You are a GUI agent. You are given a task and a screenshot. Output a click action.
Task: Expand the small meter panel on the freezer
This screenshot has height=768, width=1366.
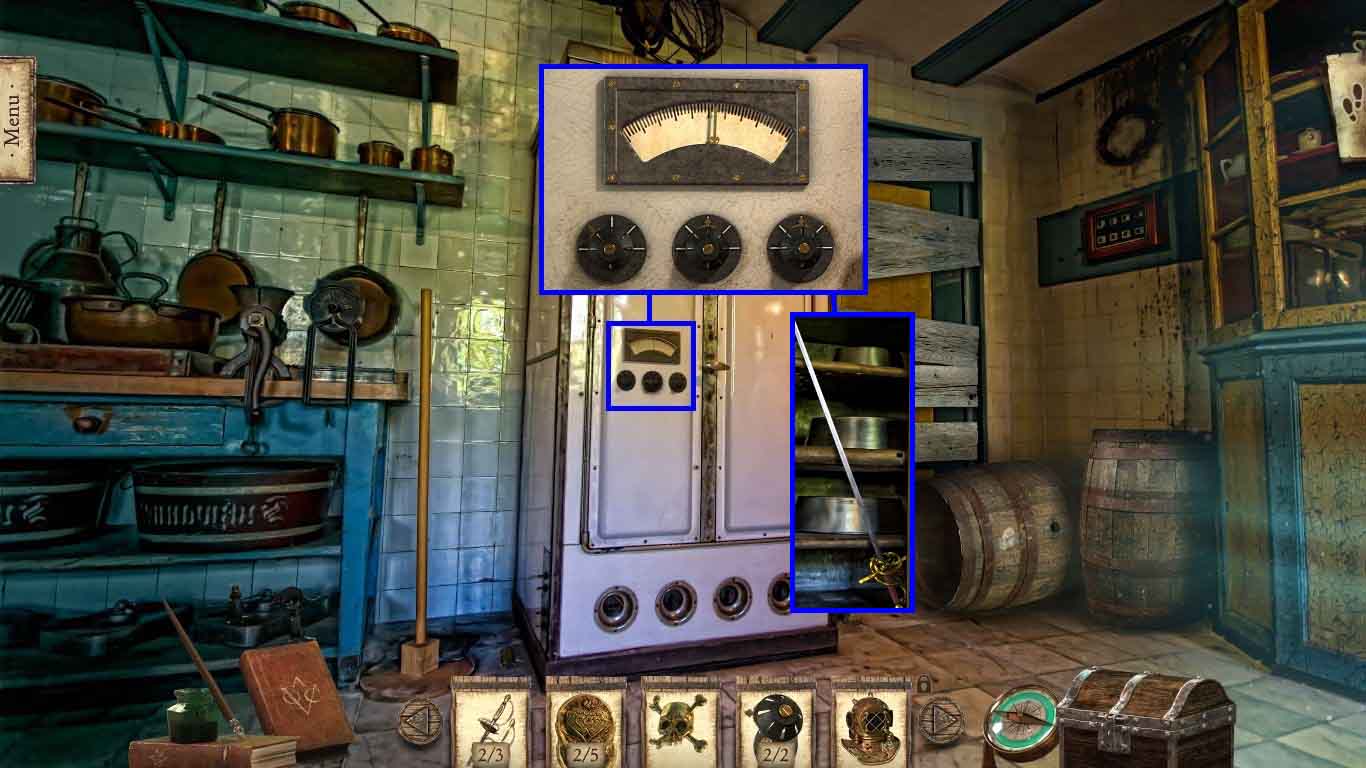point(651,365)
